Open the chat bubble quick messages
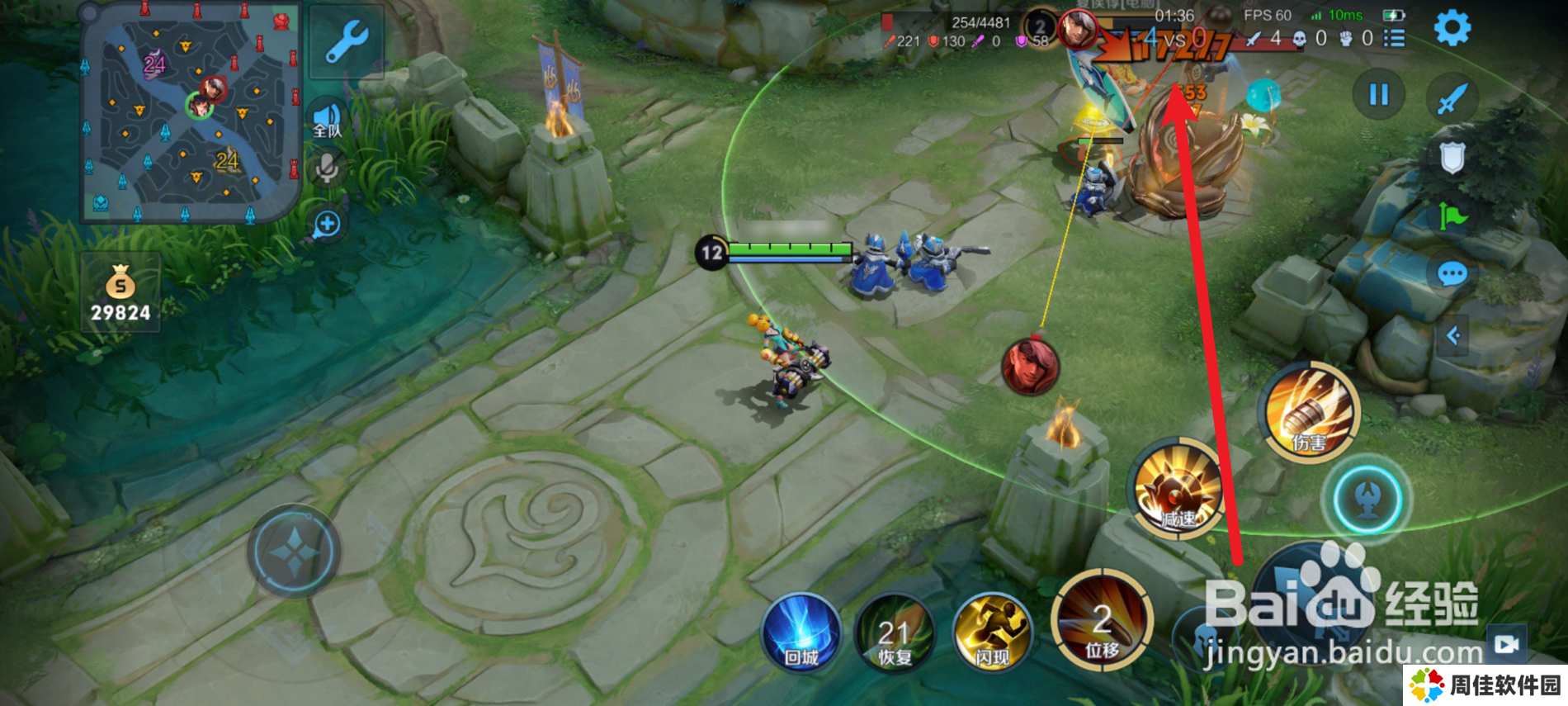 point(1452,273)
